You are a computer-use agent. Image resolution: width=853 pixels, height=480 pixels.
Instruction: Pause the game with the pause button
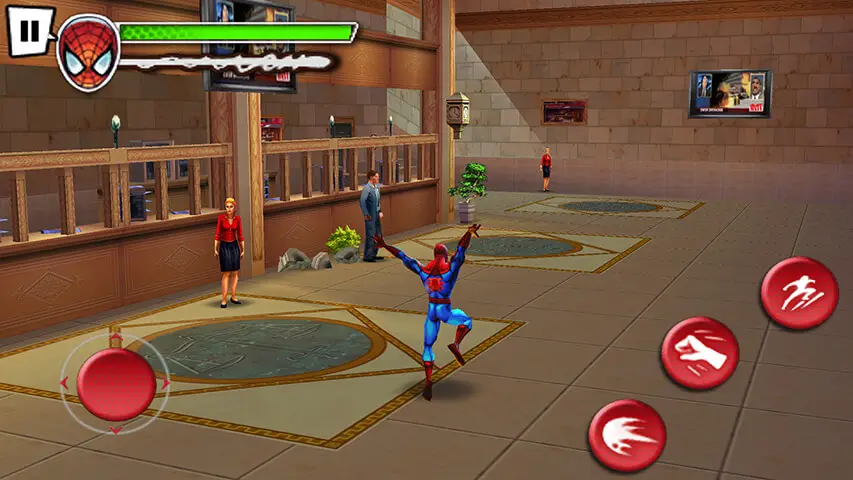(30, 31)
